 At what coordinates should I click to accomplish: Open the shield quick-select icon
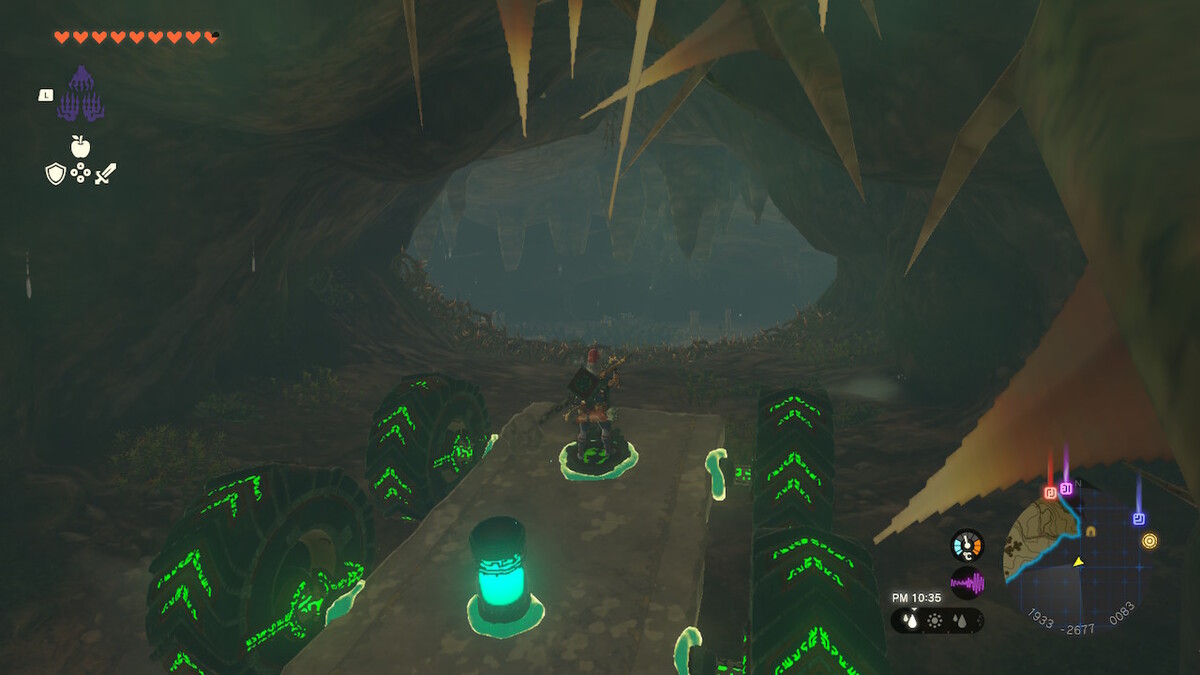56,174
